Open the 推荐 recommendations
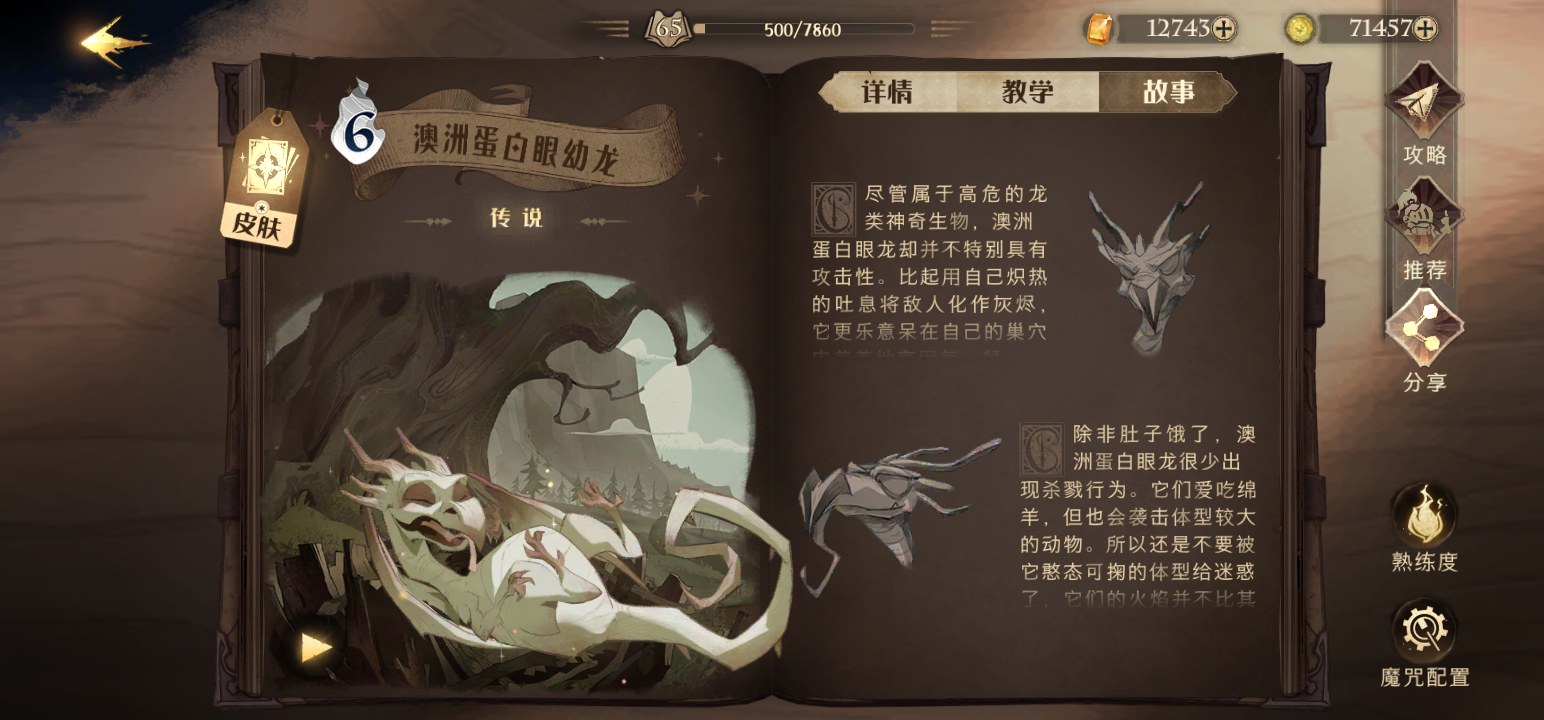The height and width of the screenshot is (720, 1544). (x=1424, y=225)
